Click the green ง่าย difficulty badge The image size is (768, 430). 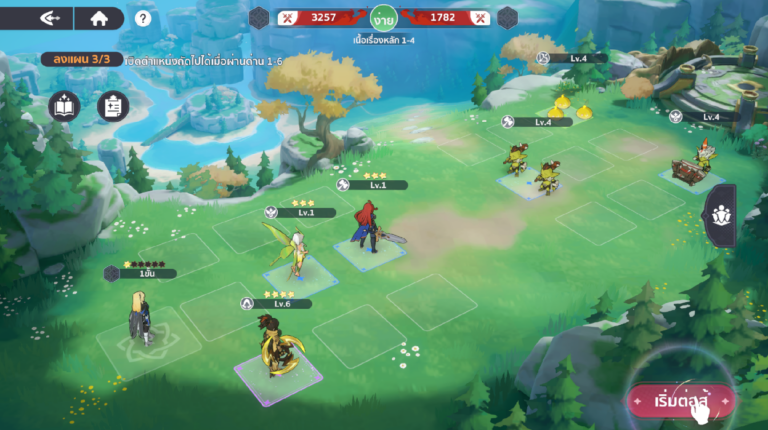(x=383, y=18)
